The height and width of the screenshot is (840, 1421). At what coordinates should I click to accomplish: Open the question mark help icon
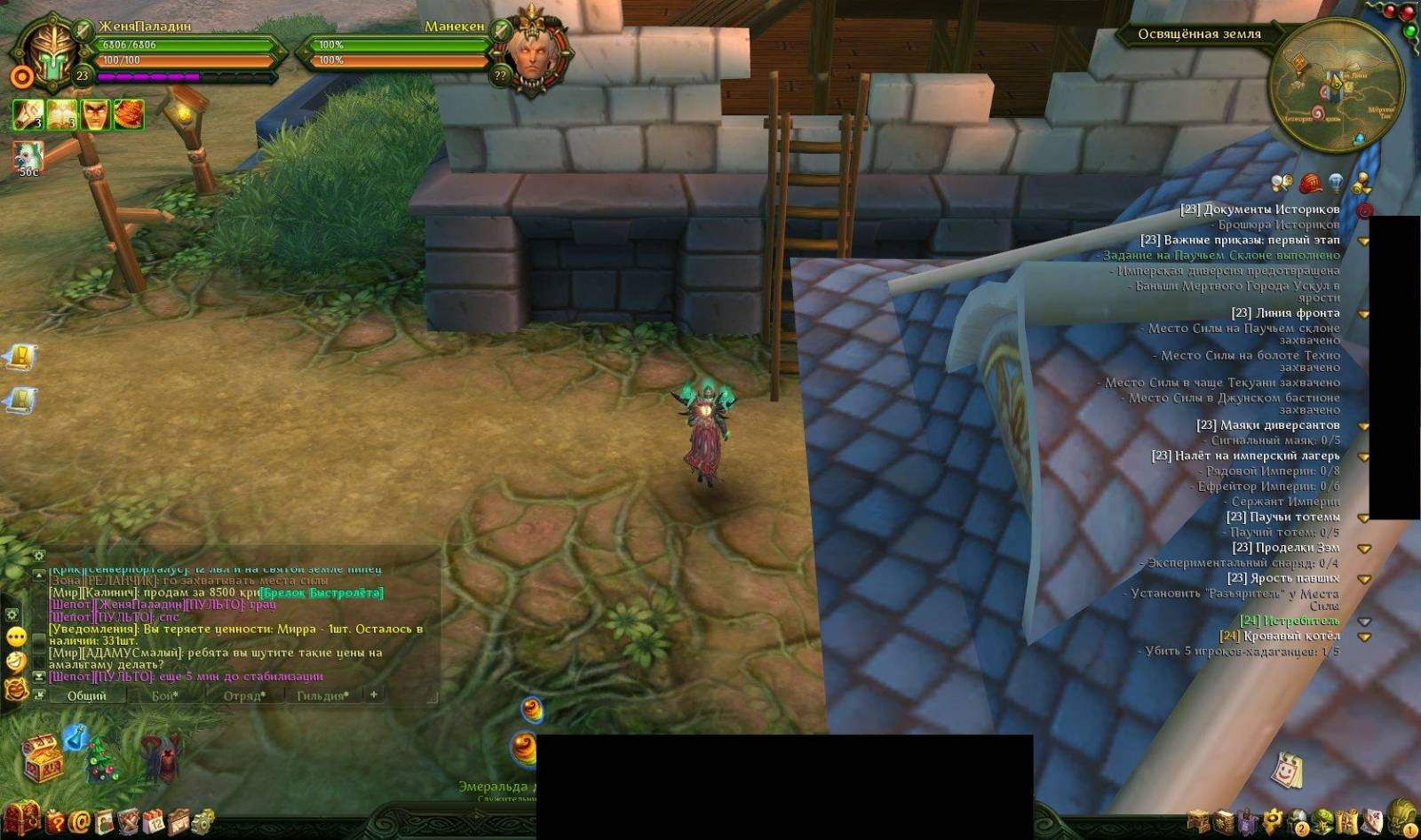coord(55,821)
